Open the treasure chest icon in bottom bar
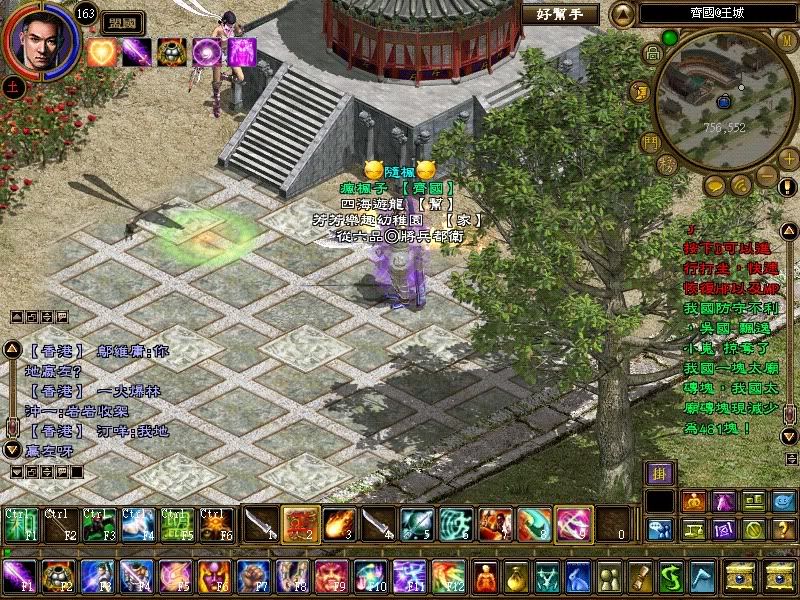Image resolution: width=800 pixels, height=600 pixels. click(742, 577)
